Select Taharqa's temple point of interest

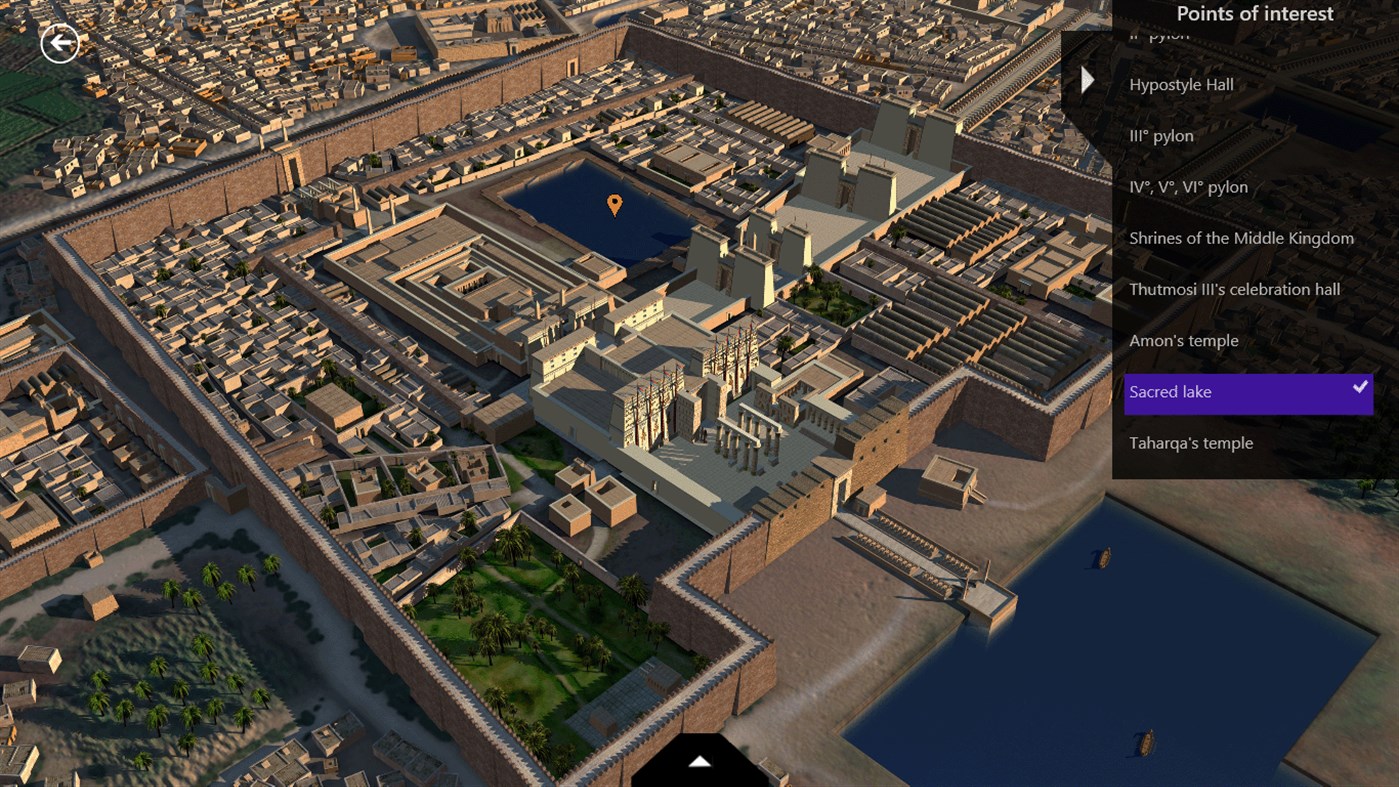tap(1191, 443)
